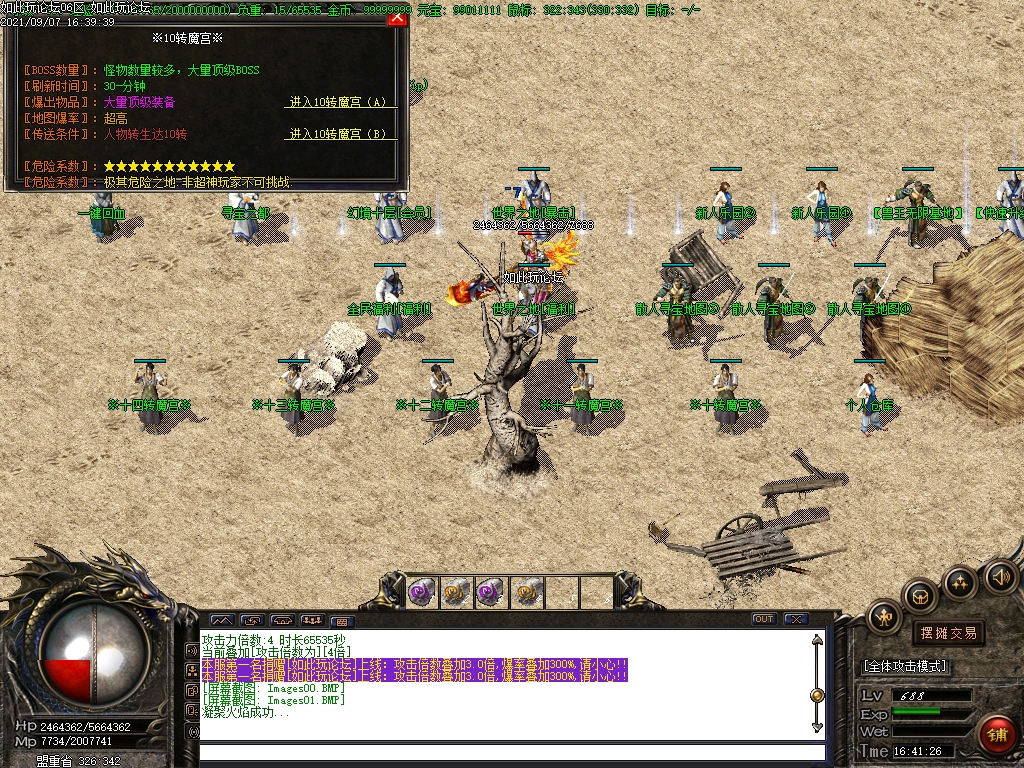
Task: Choose the 进入10转魔宫（A） link
Action: (338, 102)
